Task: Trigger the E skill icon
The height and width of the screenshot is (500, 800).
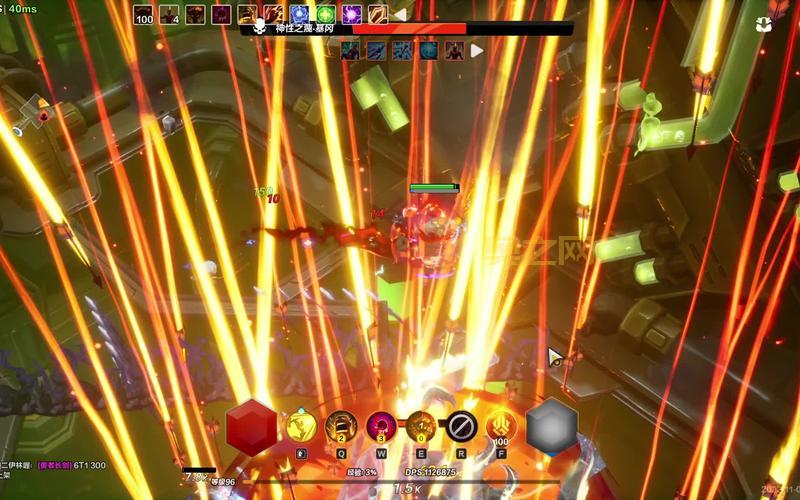Action: (420, 427)
